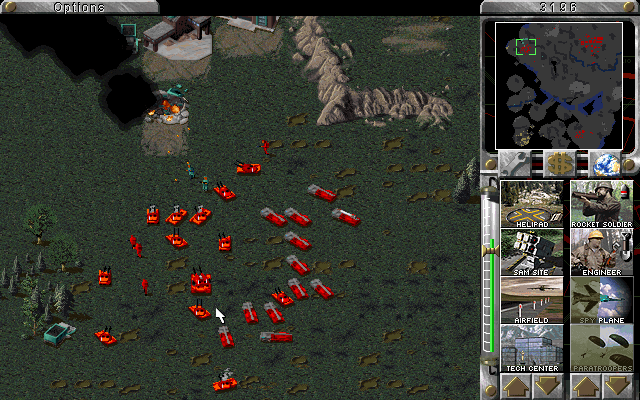Train a Rocket Soldier
Viewport: 640px width, 400px height.
[602, 204]
